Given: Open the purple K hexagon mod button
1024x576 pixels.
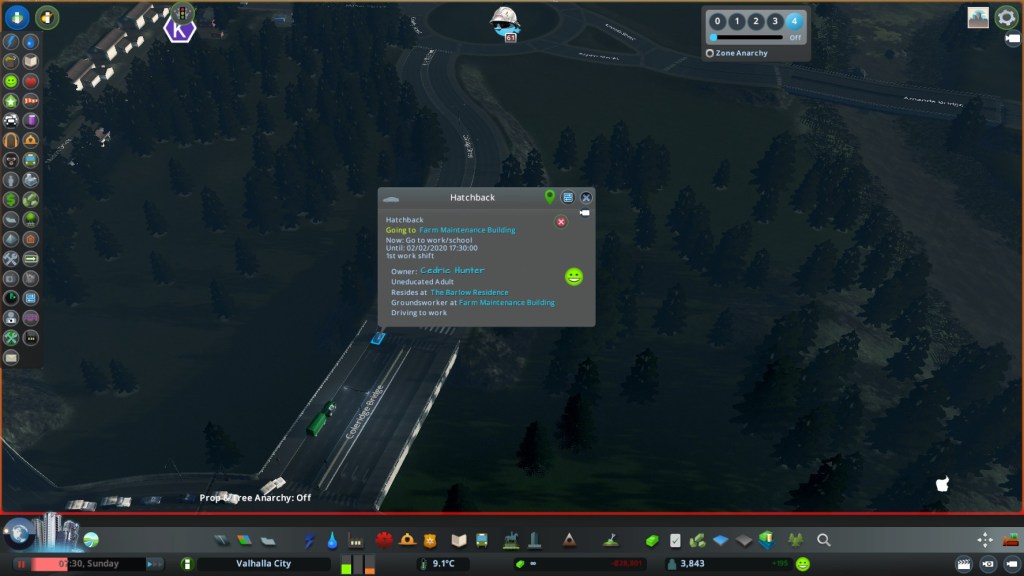Looking at the screenshot, I should point(180,30).
